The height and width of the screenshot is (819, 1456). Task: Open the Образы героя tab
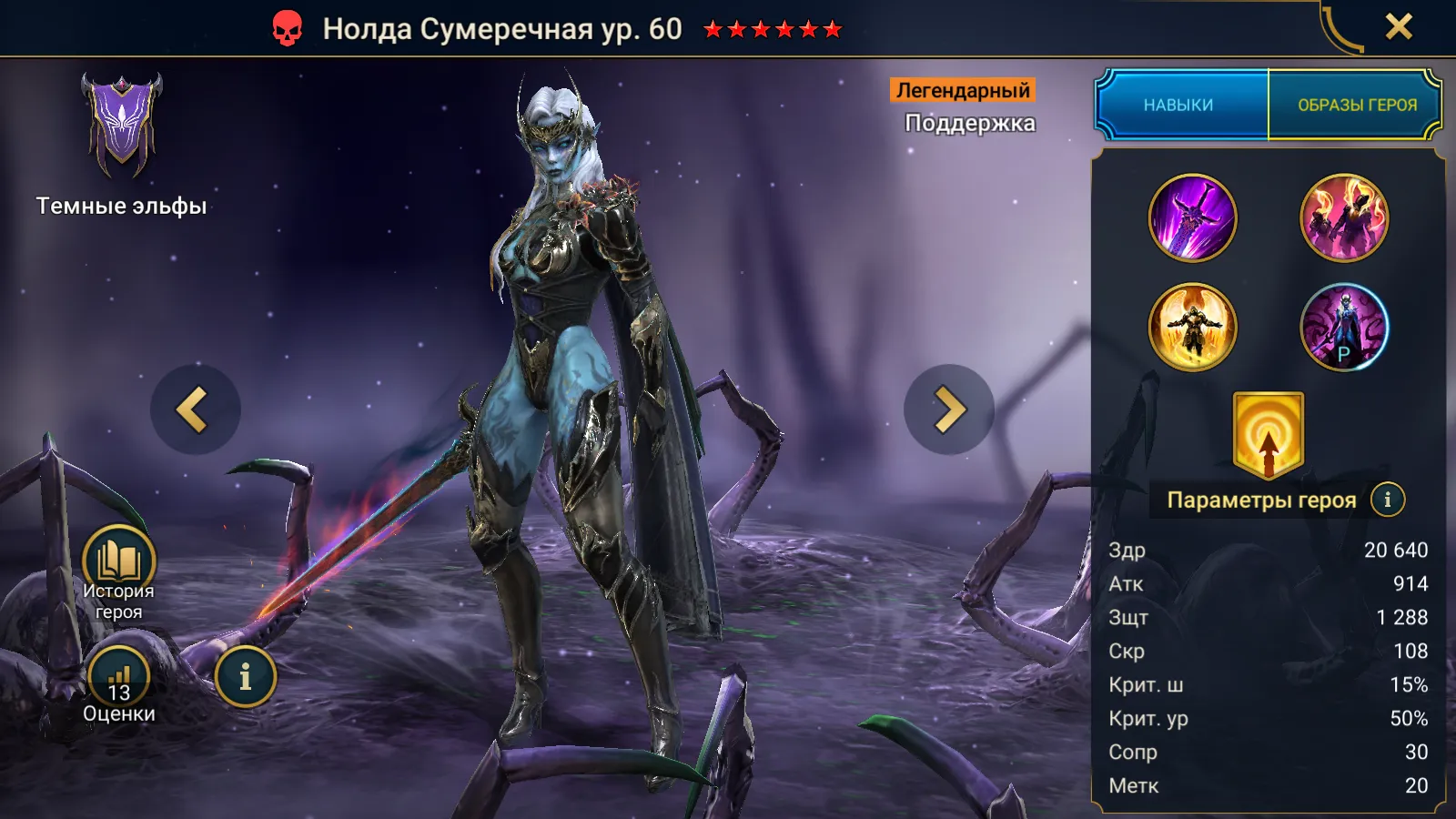(x=1356, y=105)
